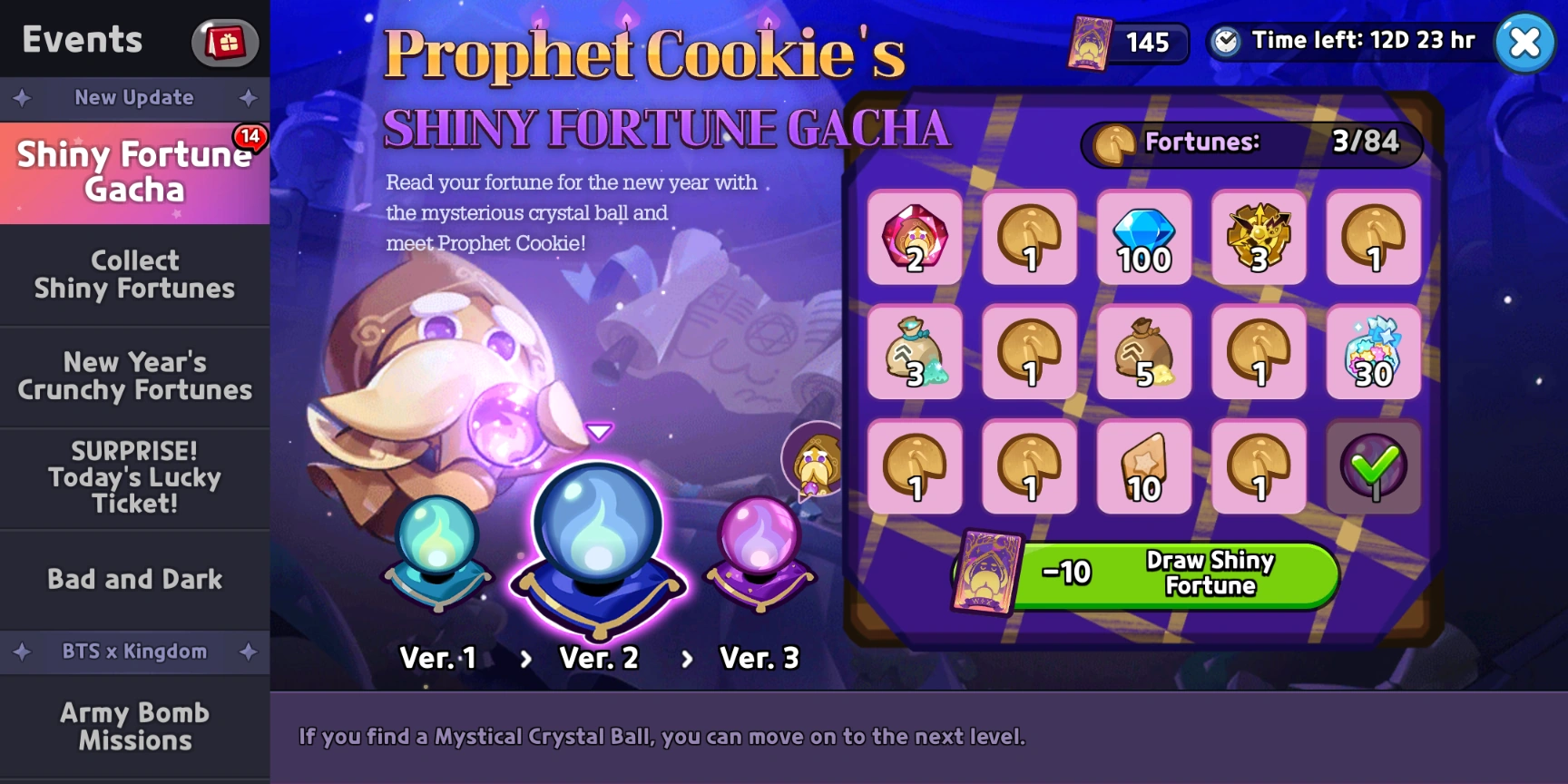1568x784 pixels.
Task: Click the Fortunes 3/84 progress bar
Action: click(1250, 142)
